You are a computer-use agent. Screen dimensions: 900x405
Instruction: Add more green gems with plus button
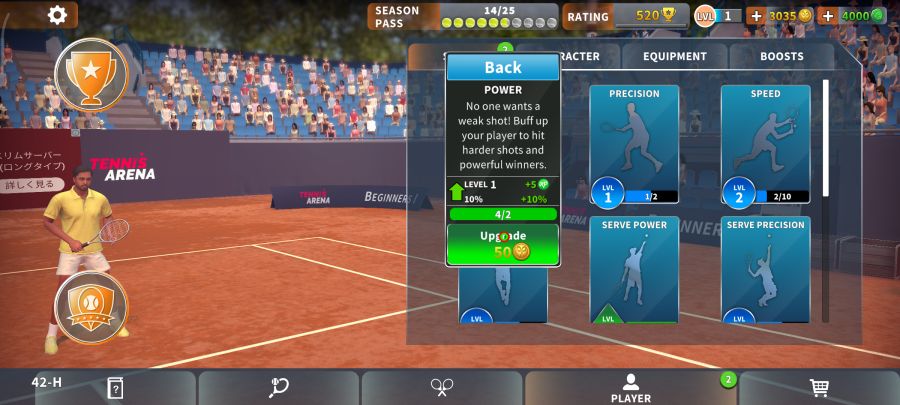click(x=827, y=16)
